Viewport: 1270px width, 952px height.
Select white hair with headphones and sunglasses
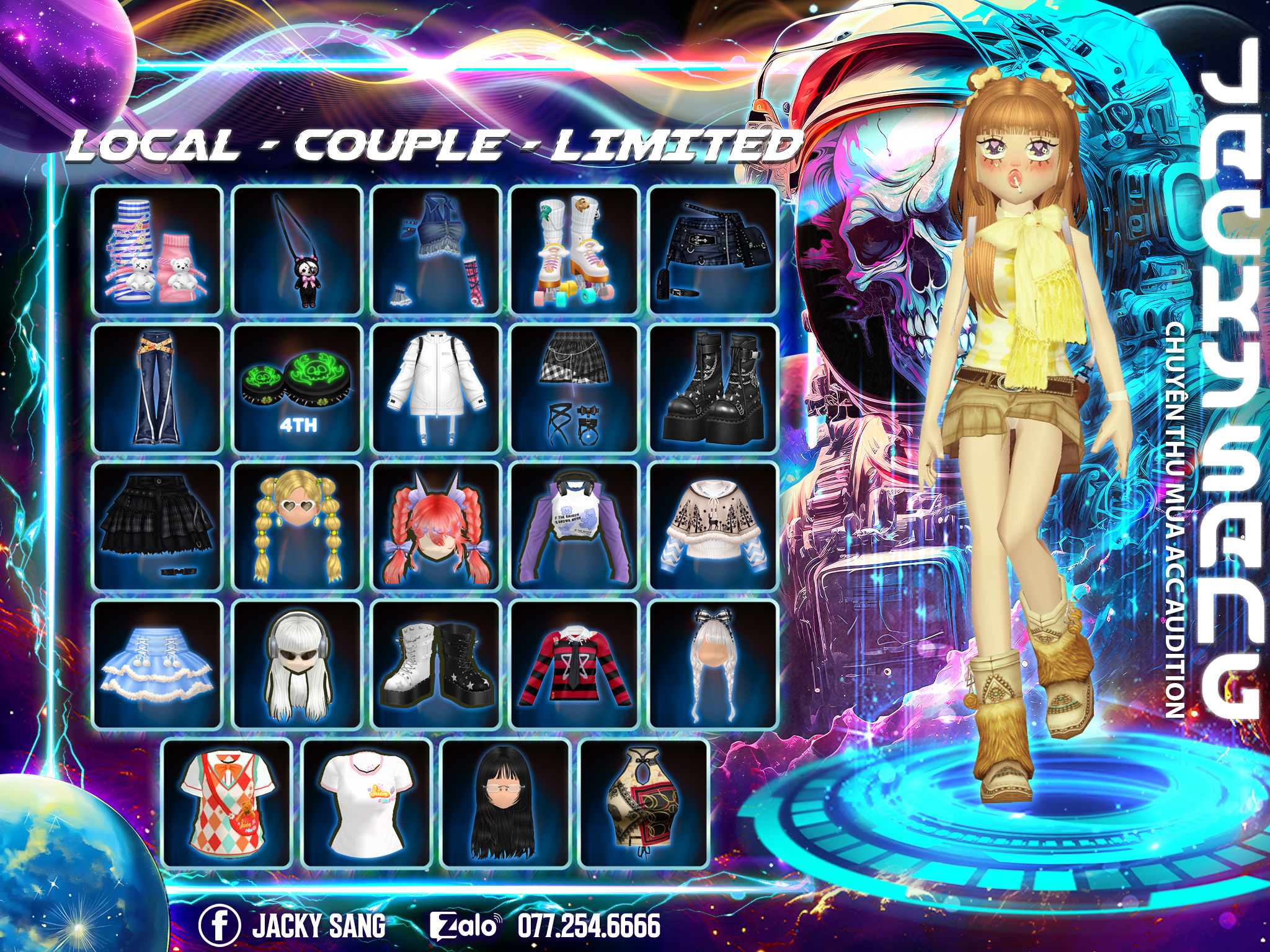(297, 665)
